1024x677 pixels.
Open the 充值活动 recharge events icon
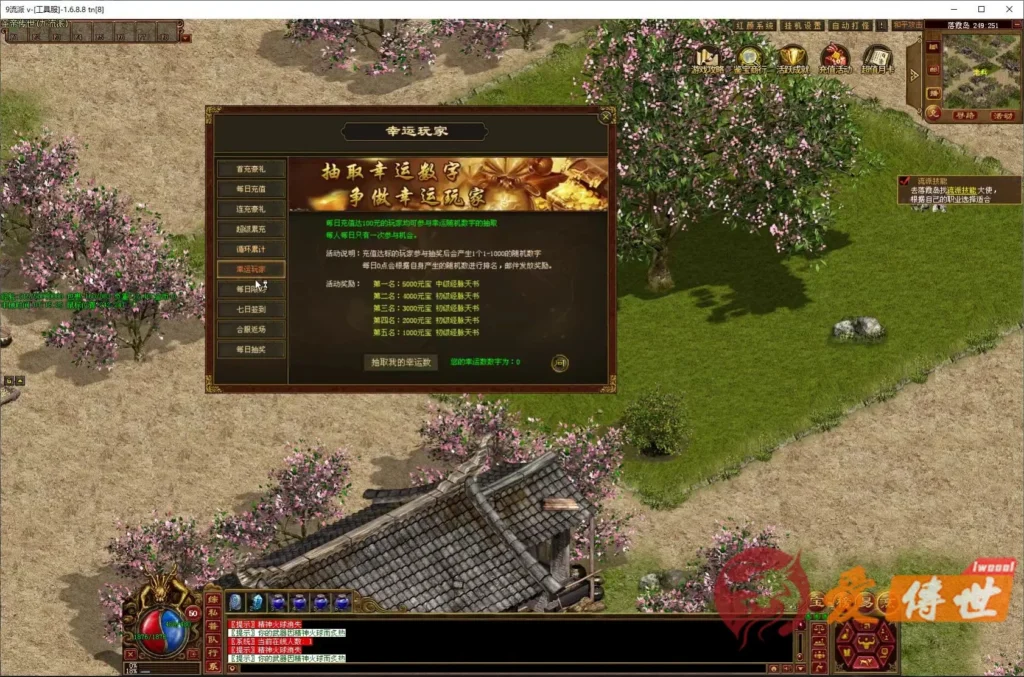click(835, 59)
